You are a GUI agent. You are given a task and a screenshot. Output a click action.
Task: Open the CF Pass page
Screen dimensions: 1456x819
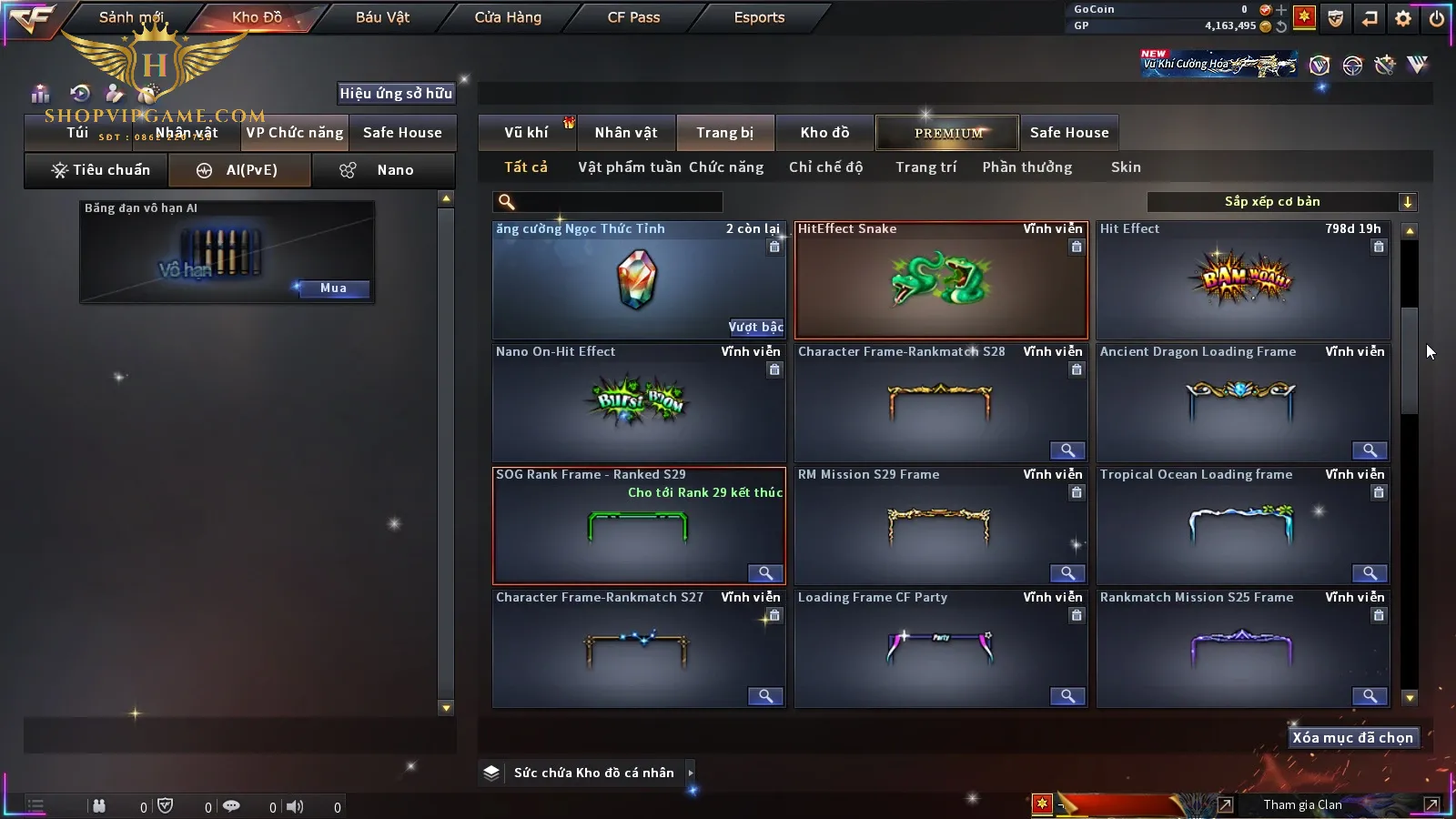coord(633,17)
